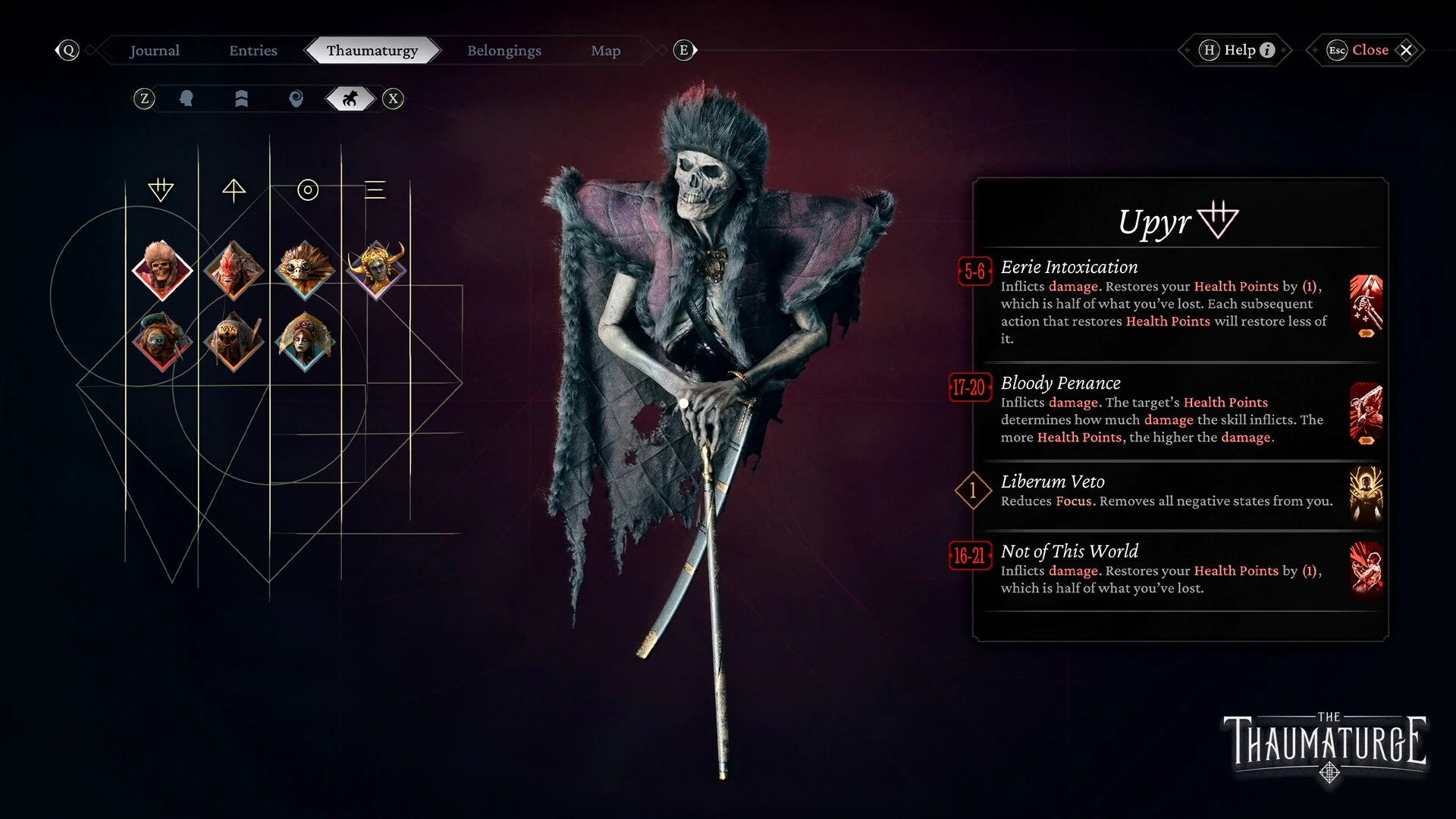Viewport: 1456px width, 819px height.
Task: Go to the Belongings tab
Action: click(504, 51)
